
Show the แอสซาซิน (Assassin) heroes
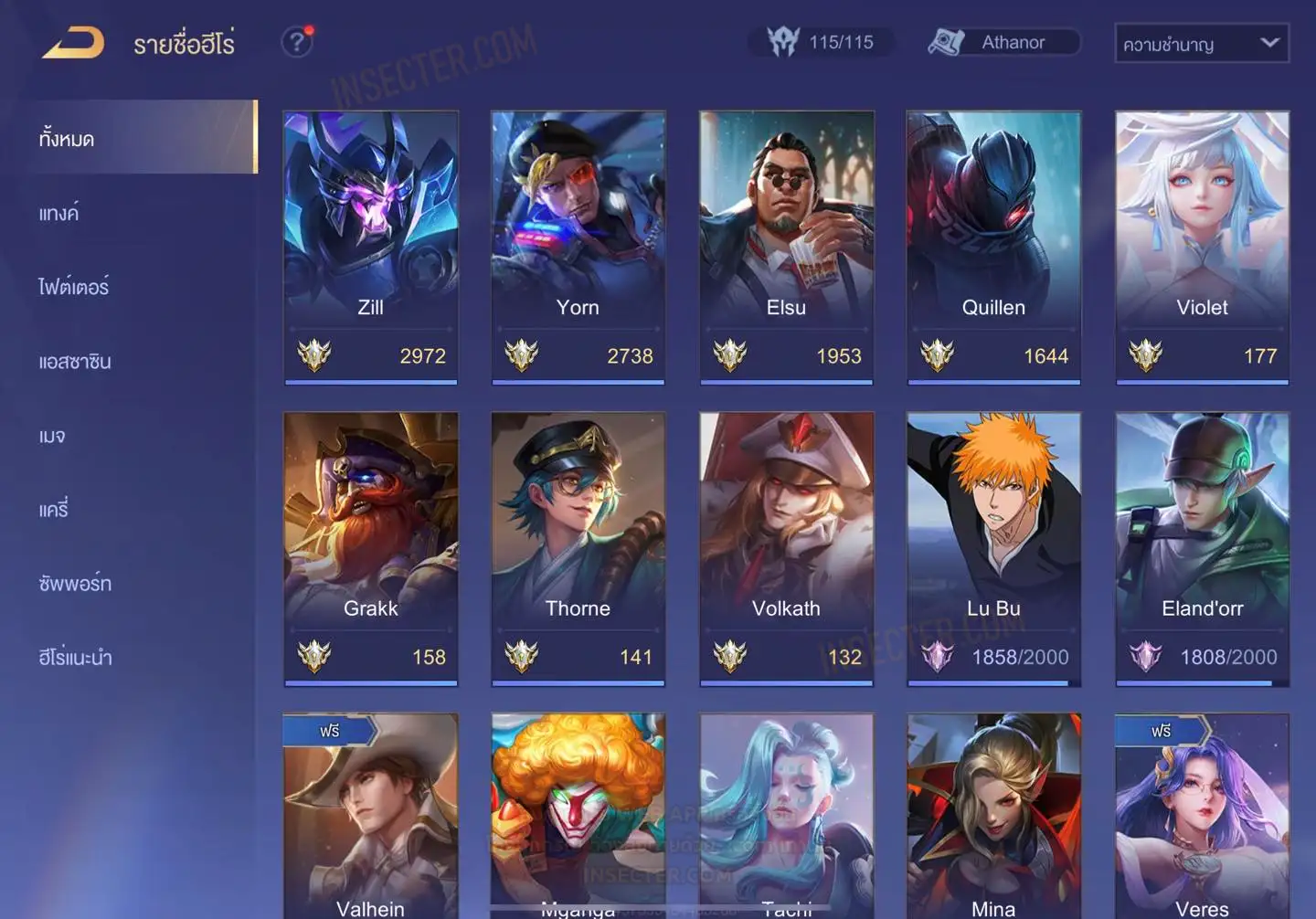click(x=75, y=362)
